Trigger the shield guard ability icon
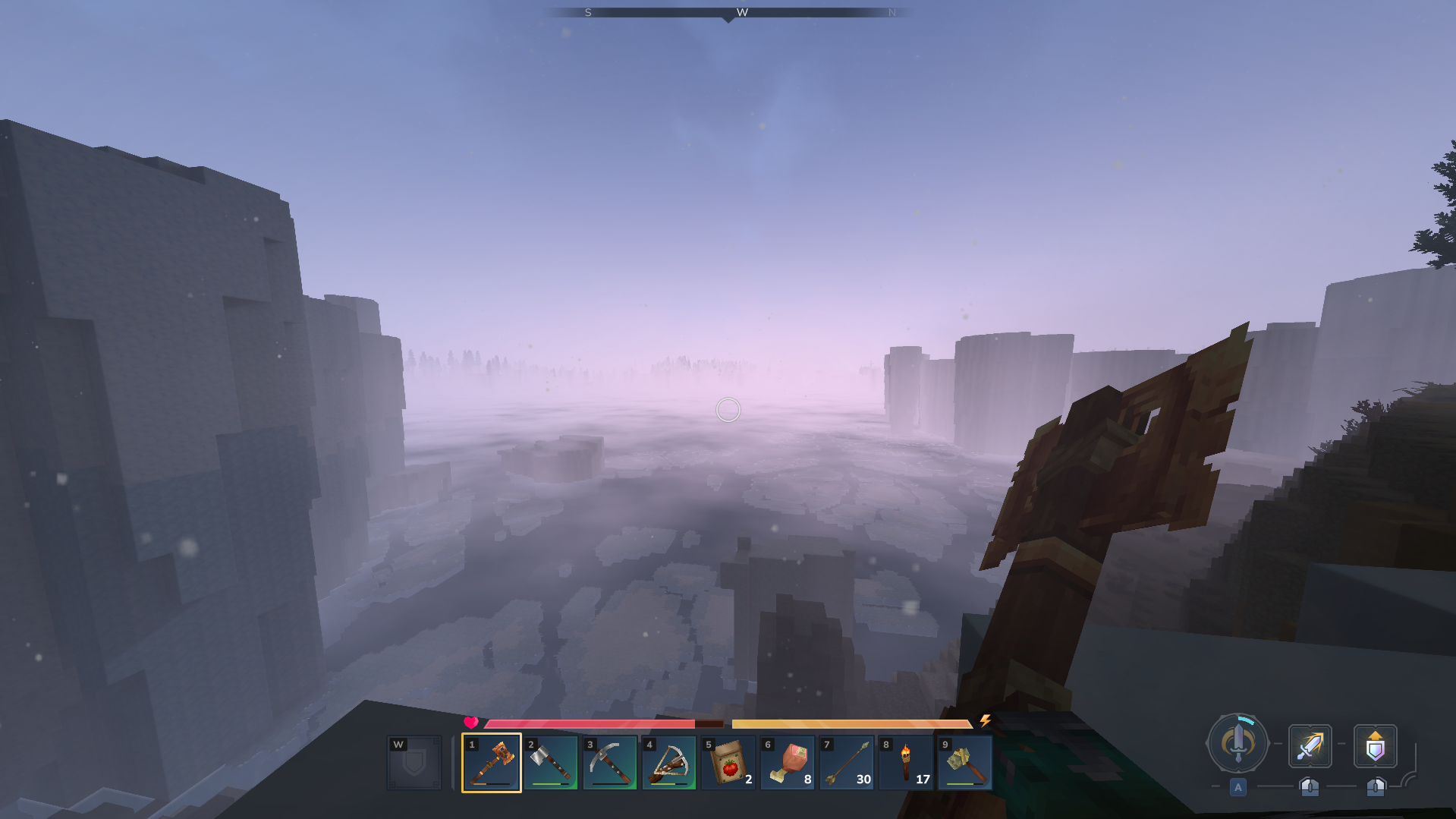This screenshot has height=819, width=1456. click(1375, 745)
